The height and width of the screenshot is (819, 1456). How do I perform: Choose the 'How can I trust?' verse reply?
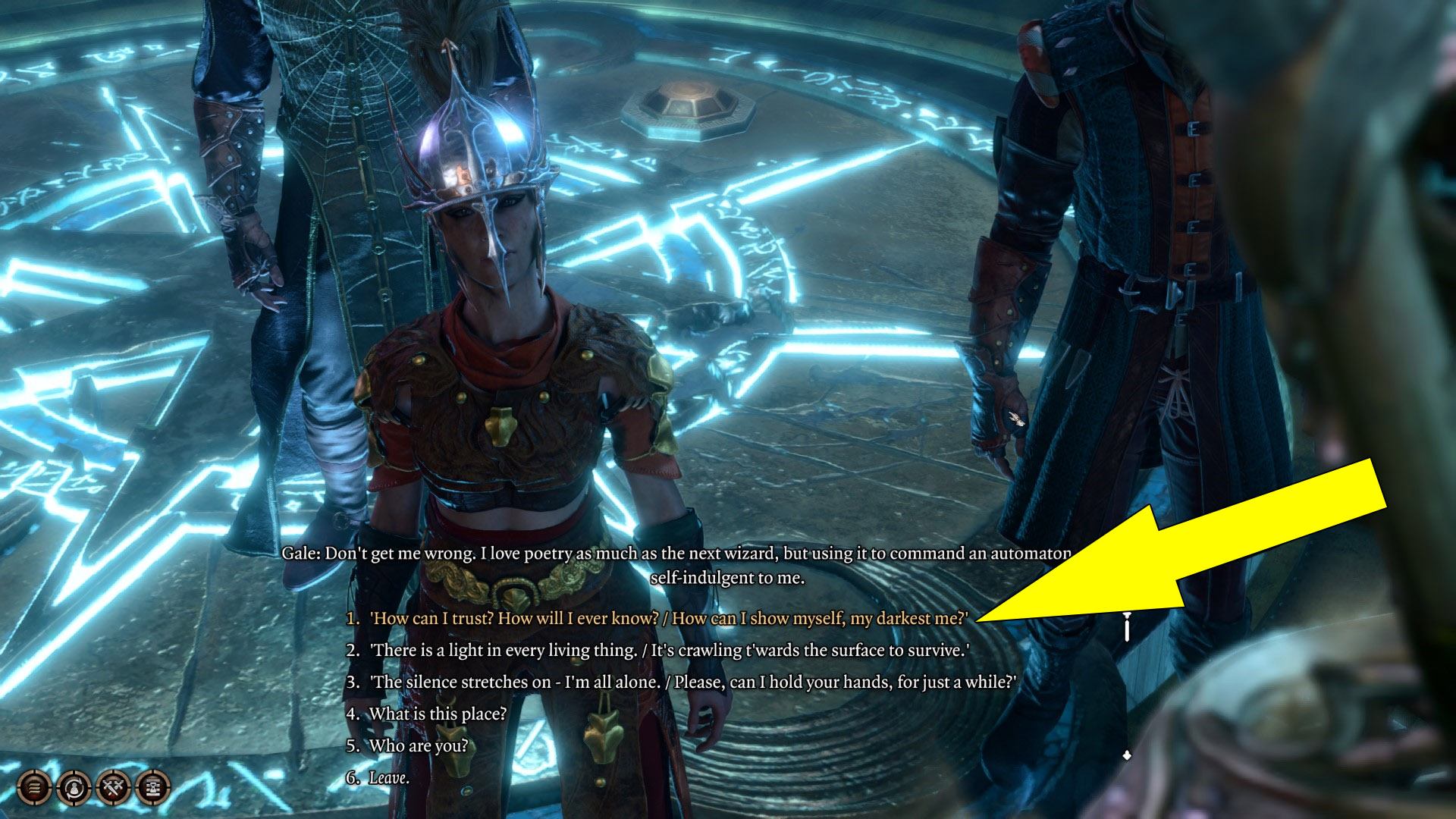point(667,619)
